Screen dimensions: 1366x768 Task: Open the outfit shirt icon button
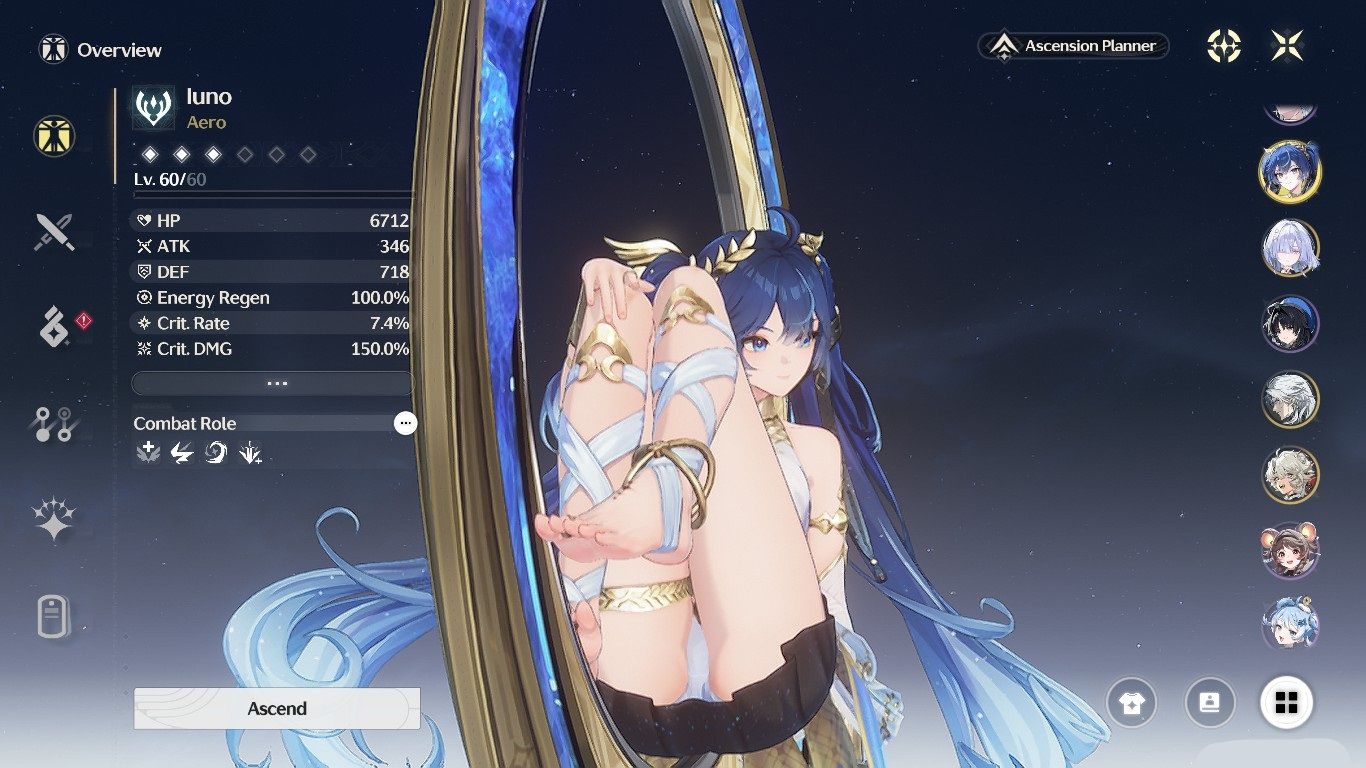(1131, 702)
